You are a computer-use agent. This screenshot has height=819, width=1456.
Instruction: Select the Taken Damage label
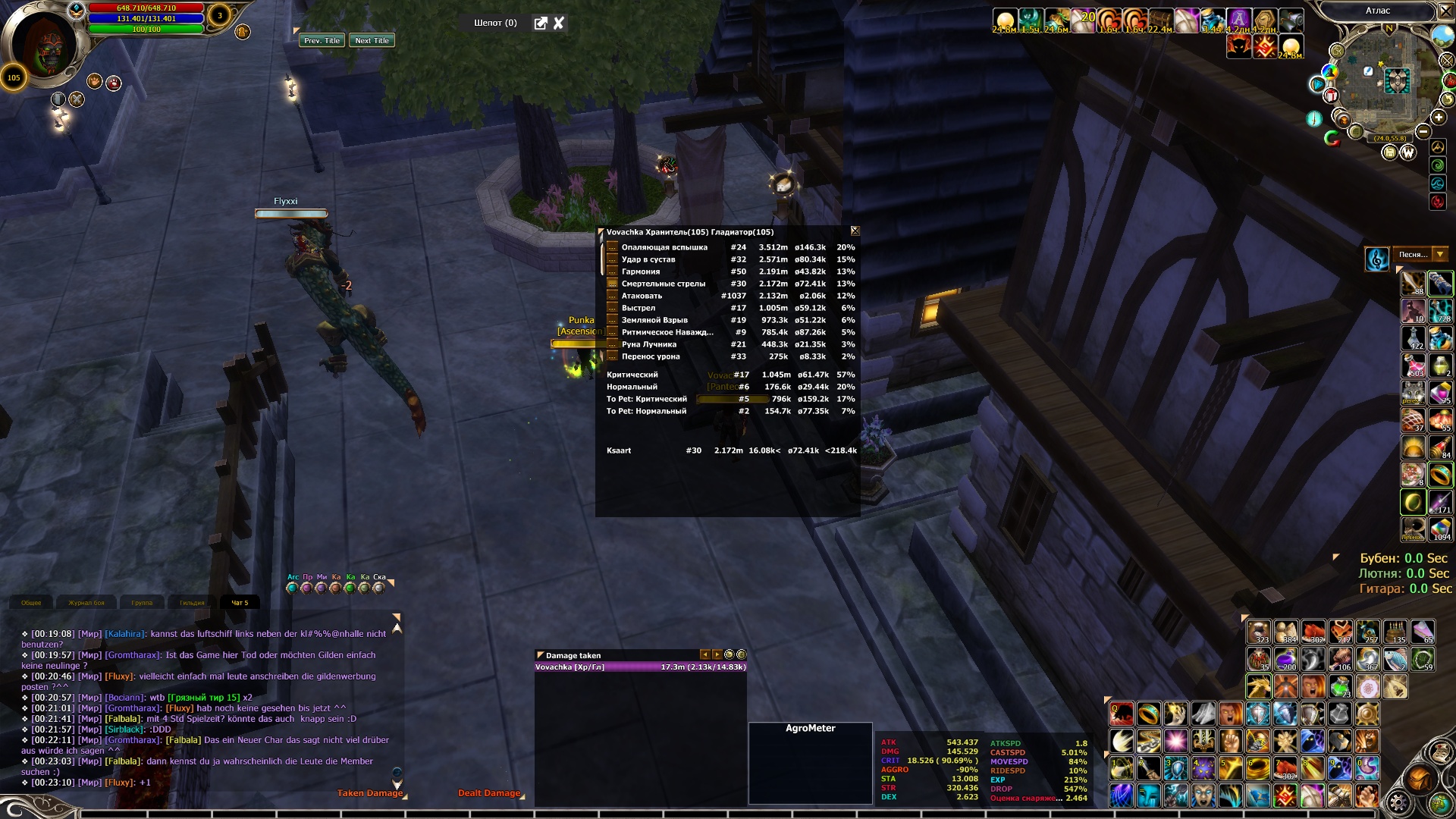[369, 793]
